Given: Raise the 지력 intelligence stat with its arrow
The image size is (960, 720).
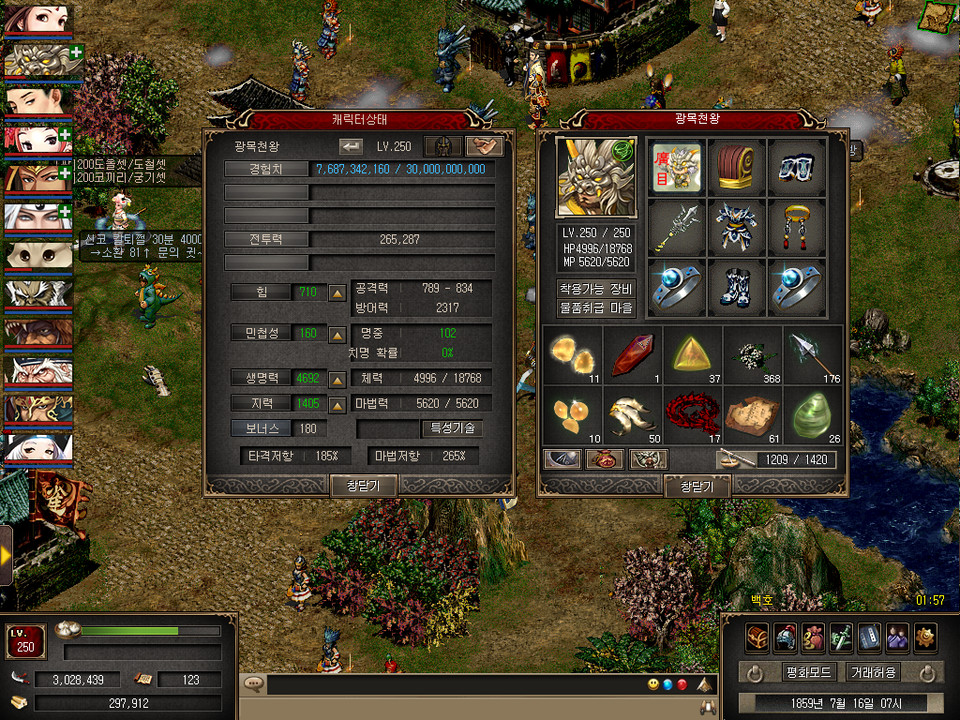Looking at the screenshot, I should click(x=338, y=404).
